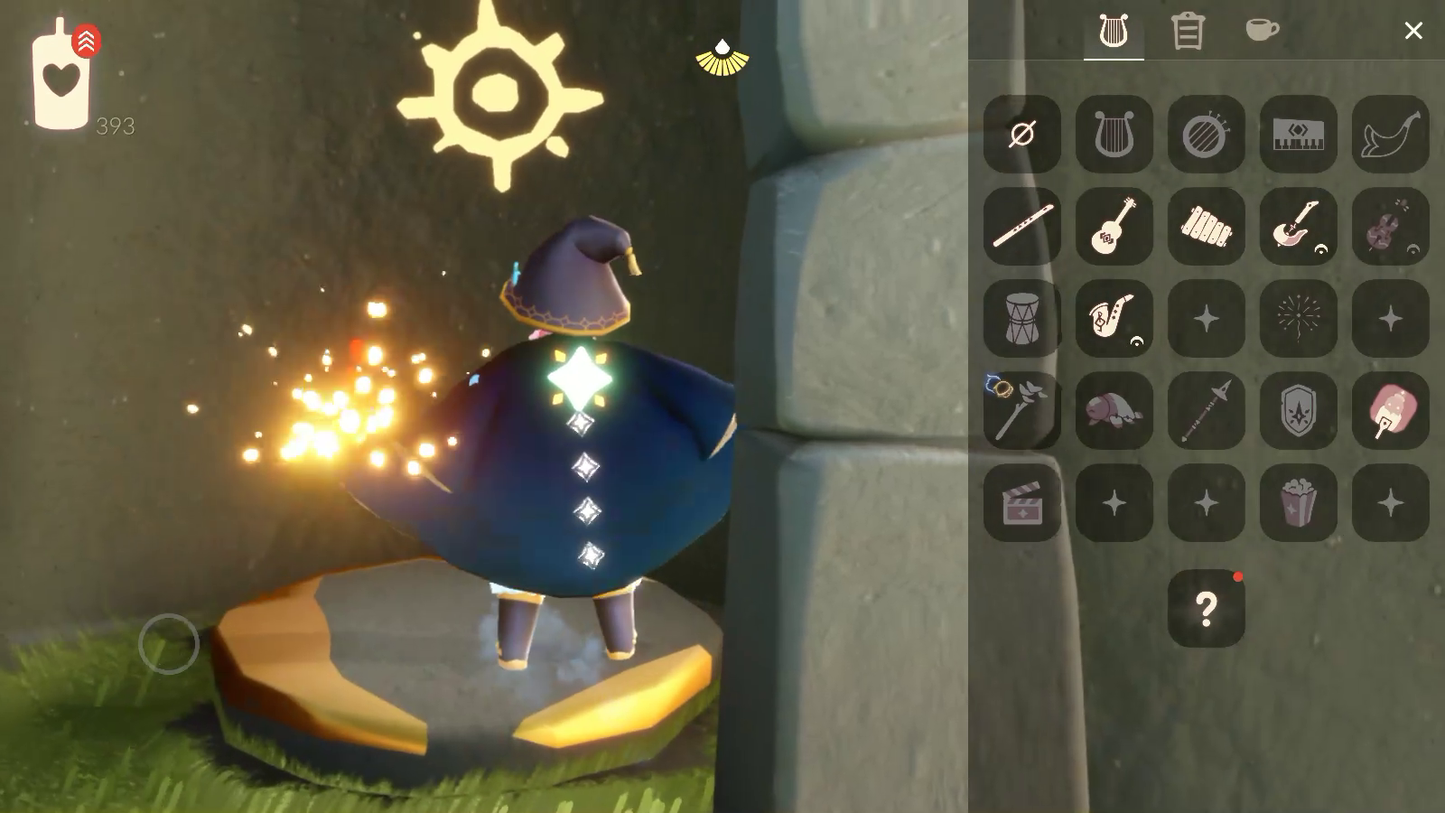Choose the round handpan drum
This screenshot has height=813, width=1445.
tap(1206, 134)
